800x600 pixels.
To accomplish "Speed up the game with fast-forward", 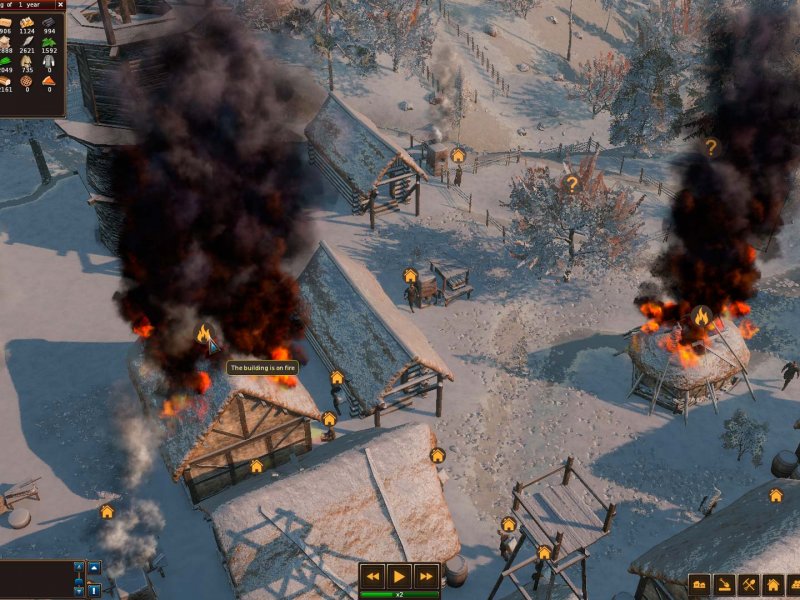I will pos(426,576).
